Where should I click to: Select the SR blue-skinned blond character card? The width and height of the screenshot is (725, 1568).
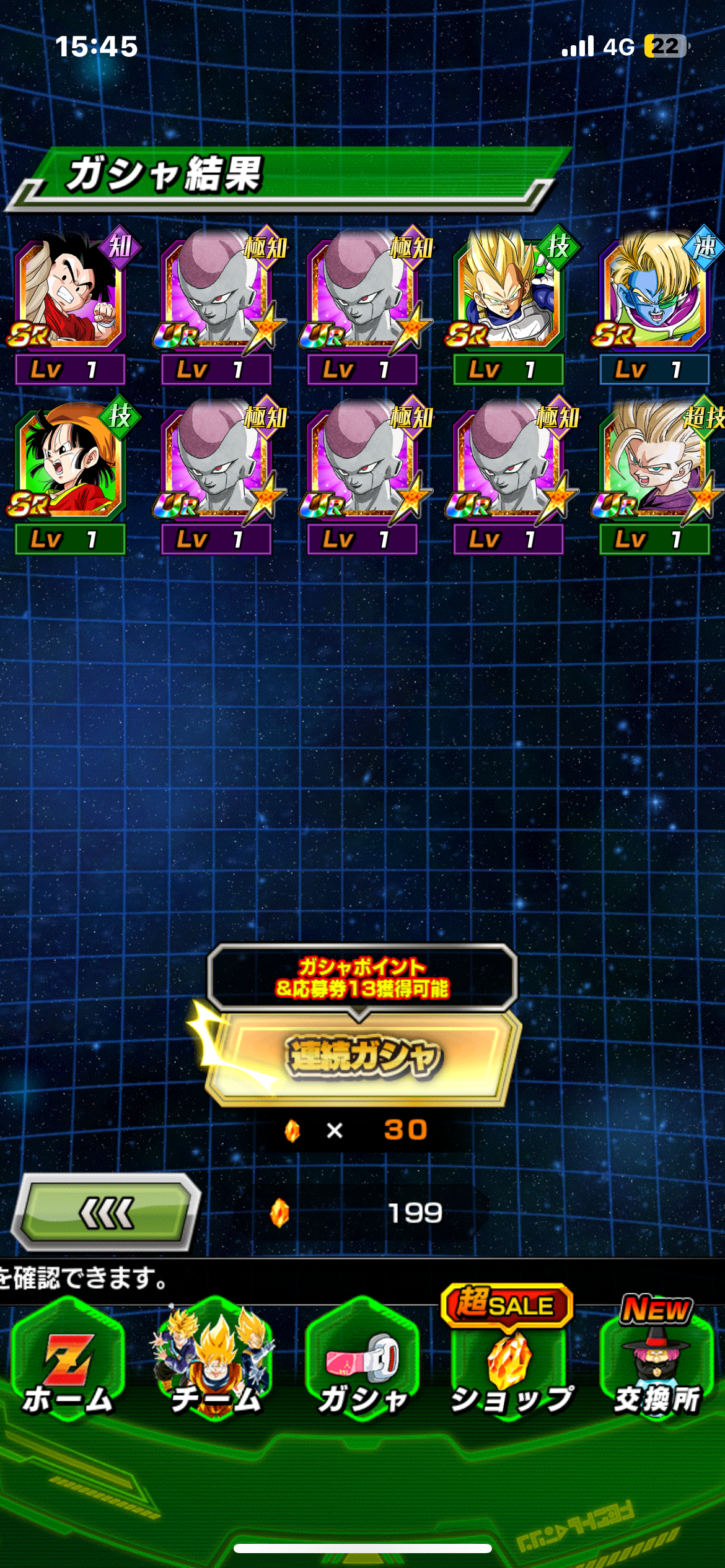click(654, 294)
